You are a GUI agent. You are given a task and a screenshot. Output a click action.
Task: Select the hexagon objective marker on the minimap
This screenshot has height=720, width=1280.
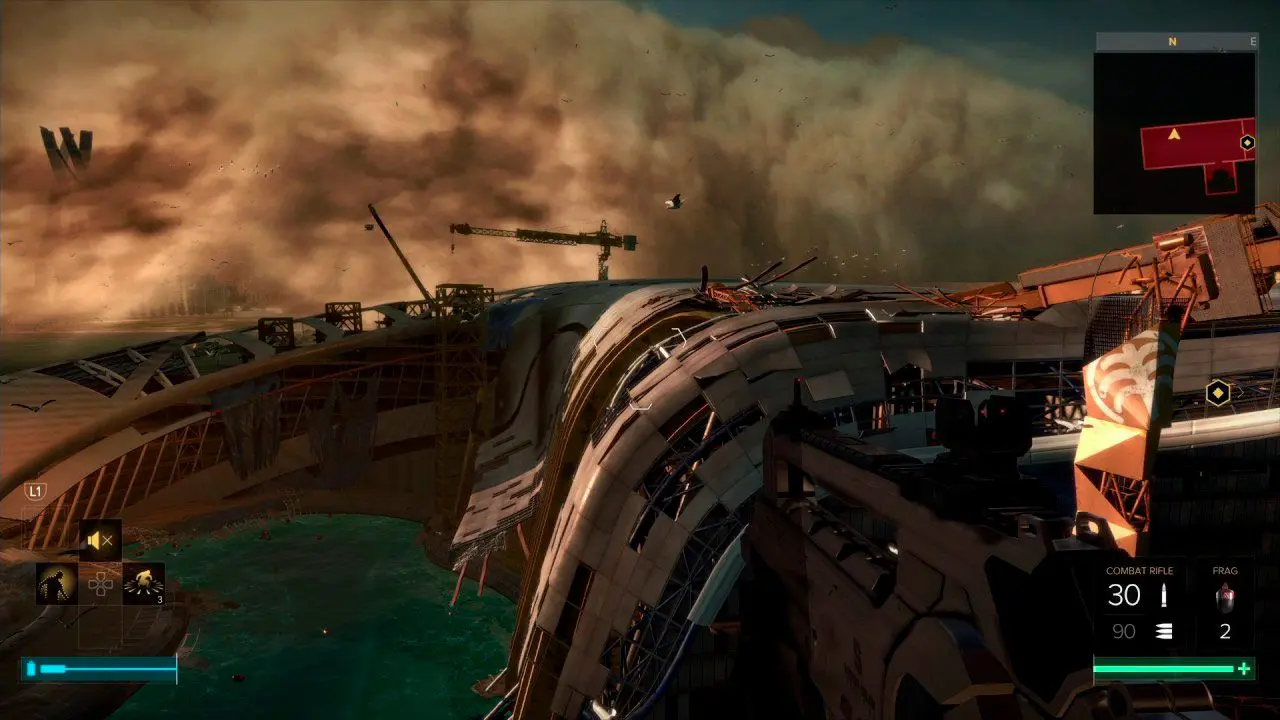coord(1247,142)
